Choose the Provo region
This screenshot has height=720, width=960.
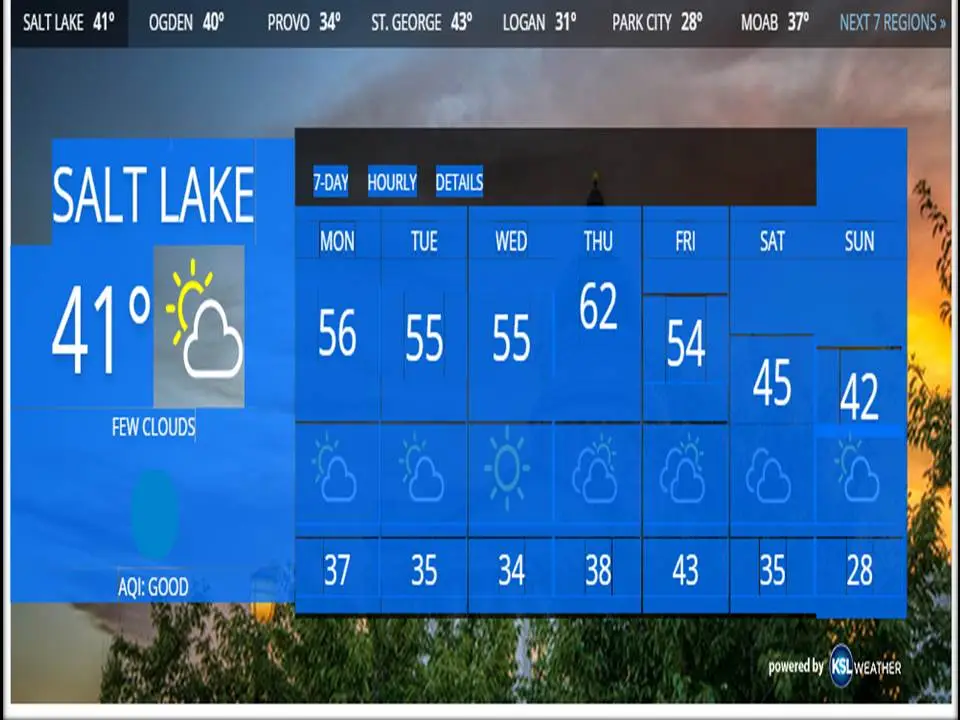tap(303, 23)
